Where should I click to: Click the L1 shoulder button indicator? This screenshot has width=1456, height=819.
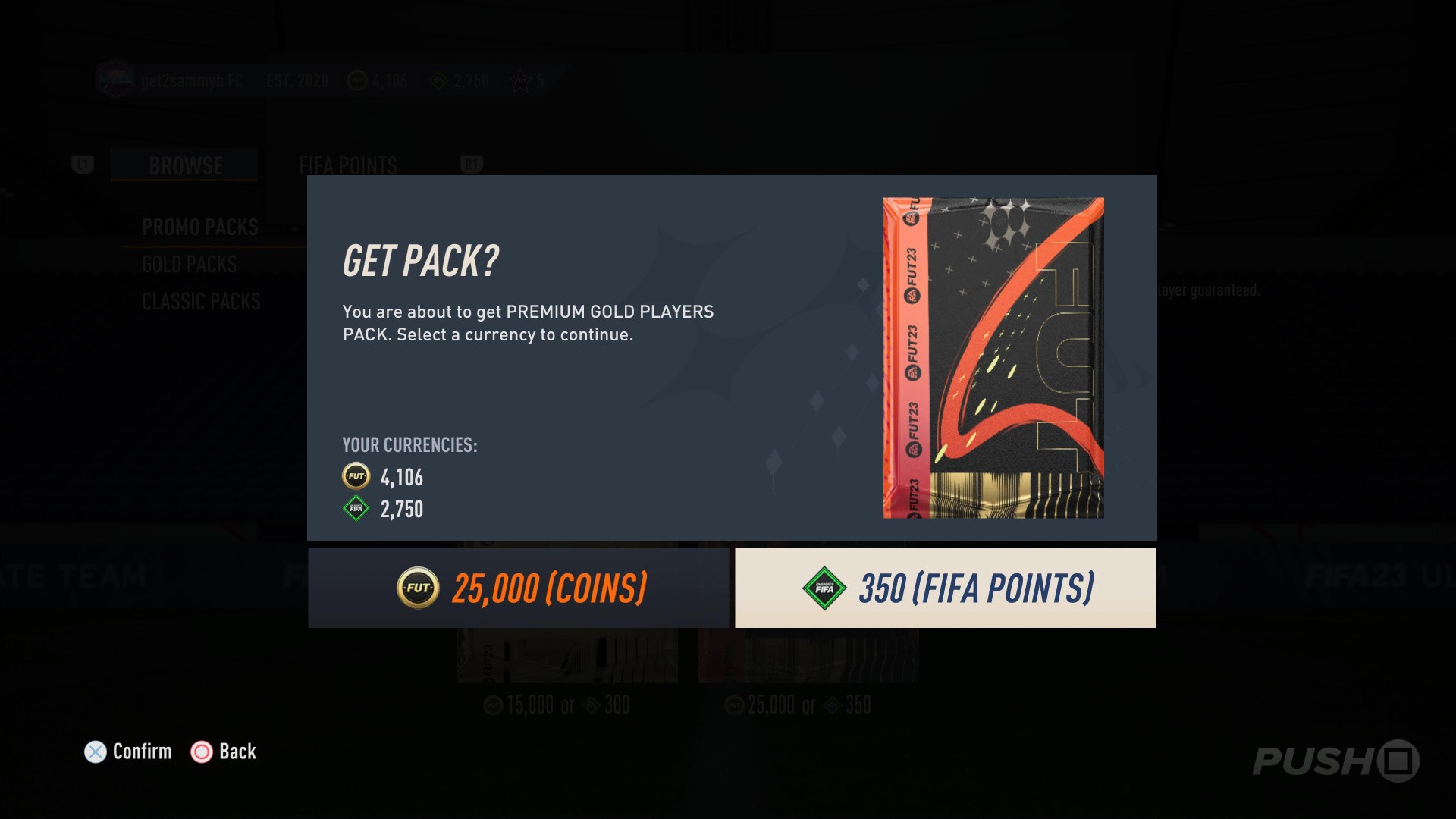coord(83,165)
